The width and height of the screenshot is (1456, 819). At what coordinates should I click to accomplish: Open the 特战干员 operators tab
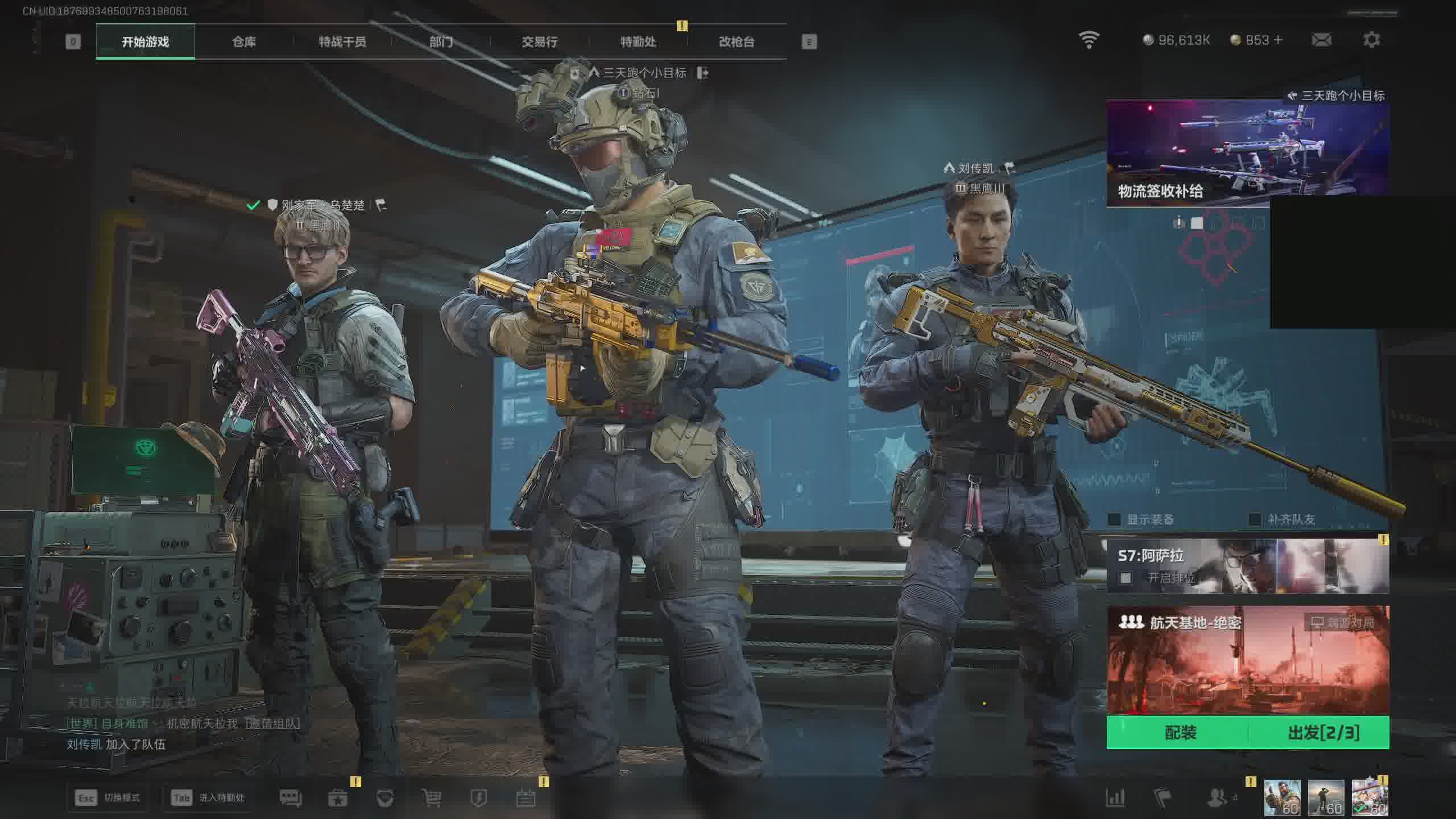(x=342, y=42)
